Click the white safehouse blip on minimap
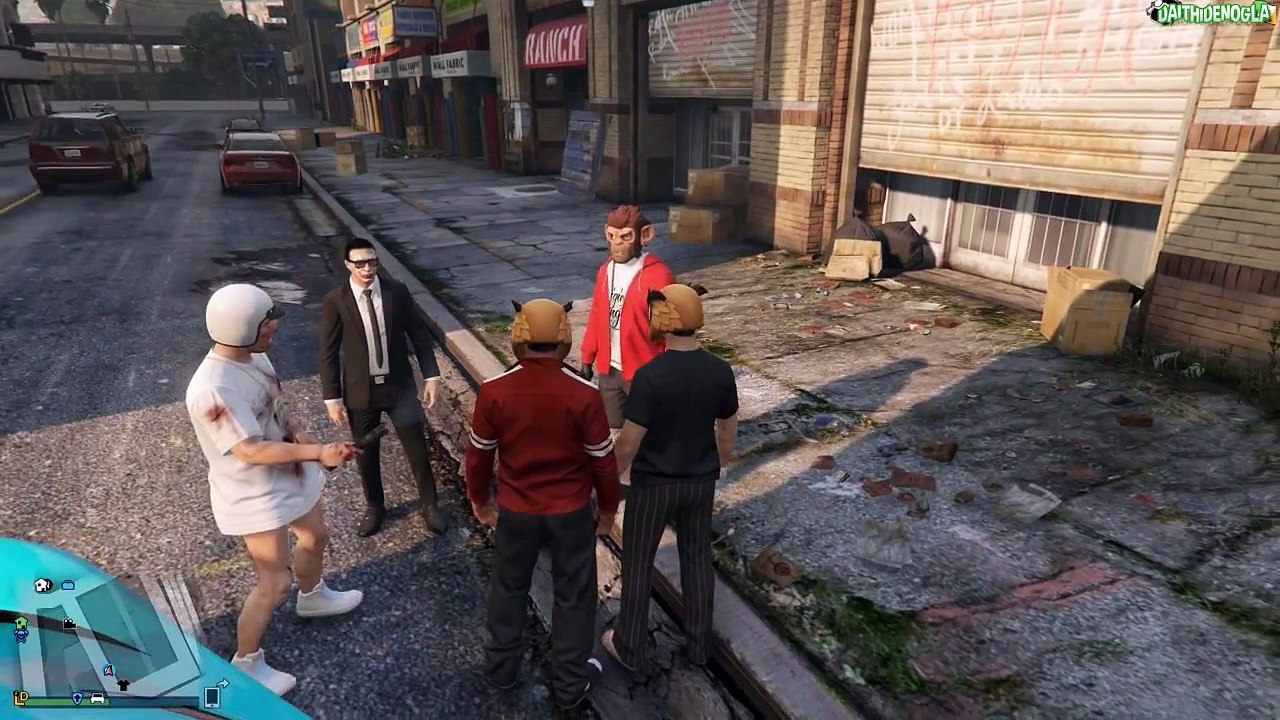Image resolution: width=1280 pixels, height=720 pixels. [x=43, y=585]
